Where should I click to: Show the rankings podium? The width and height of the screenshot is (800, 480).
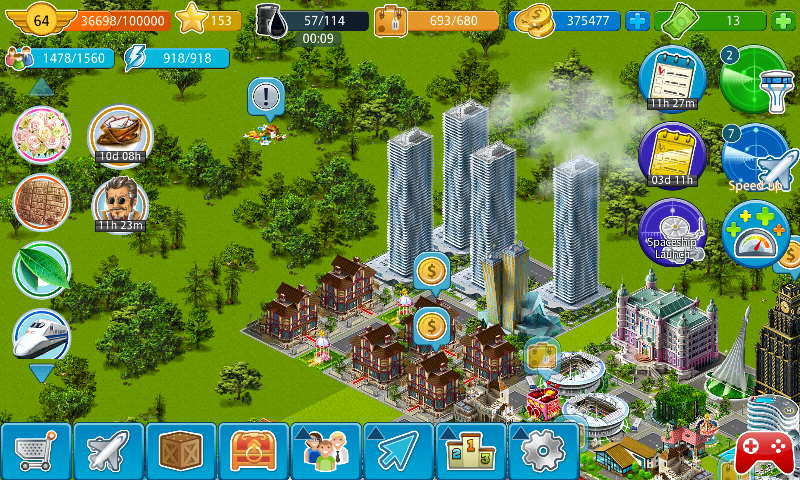click(470, 452)
